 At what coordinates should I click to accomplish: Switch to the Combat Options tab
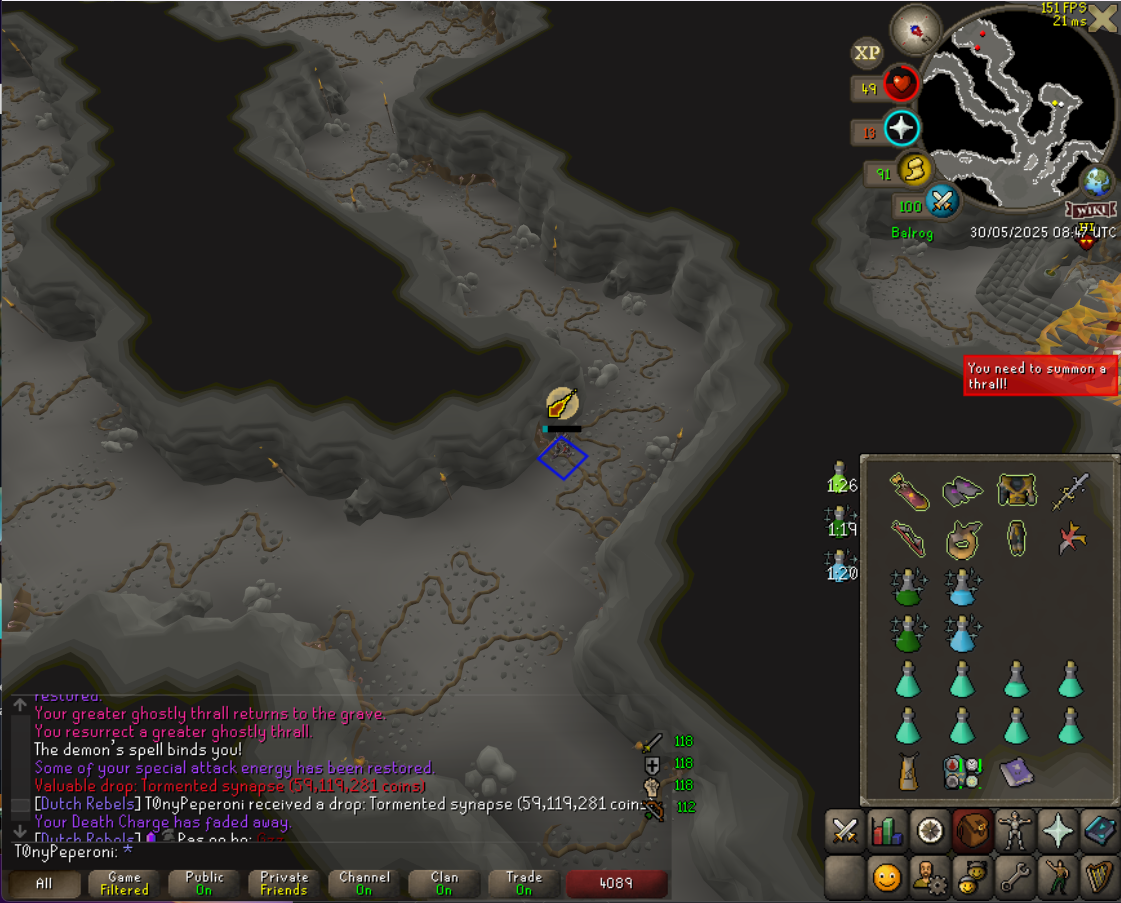(x=845, y=831)
